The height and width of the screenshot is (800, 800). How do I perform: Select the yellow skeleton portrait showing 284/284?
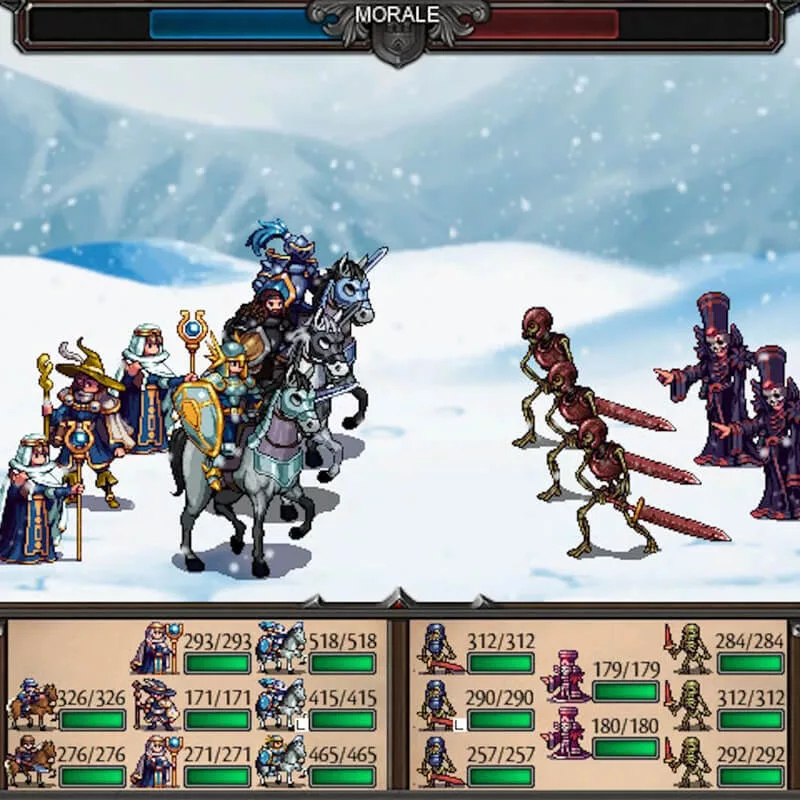coord(690,648)
